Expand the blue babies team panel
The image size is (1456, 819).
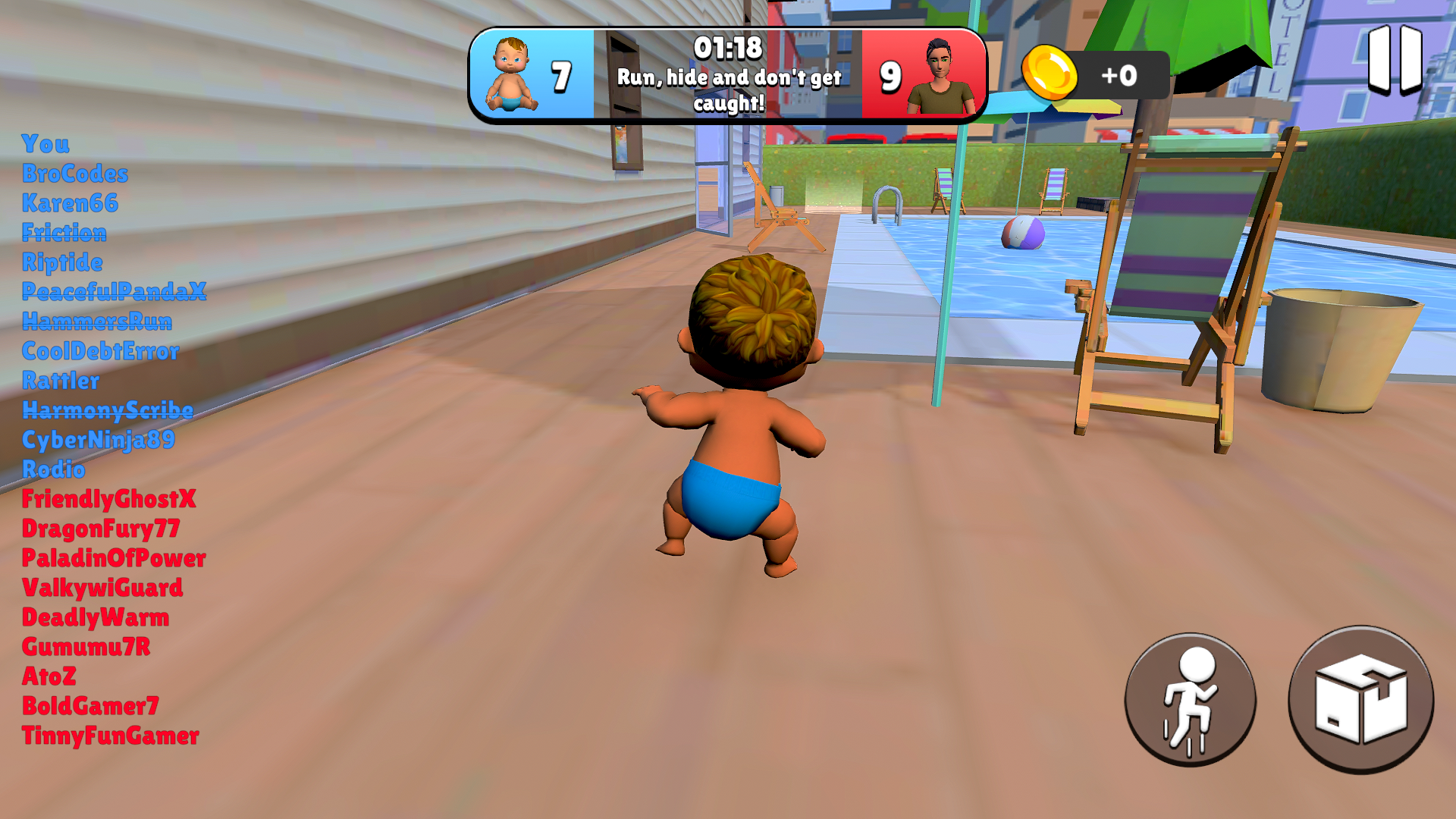click(x=531, y=74)
